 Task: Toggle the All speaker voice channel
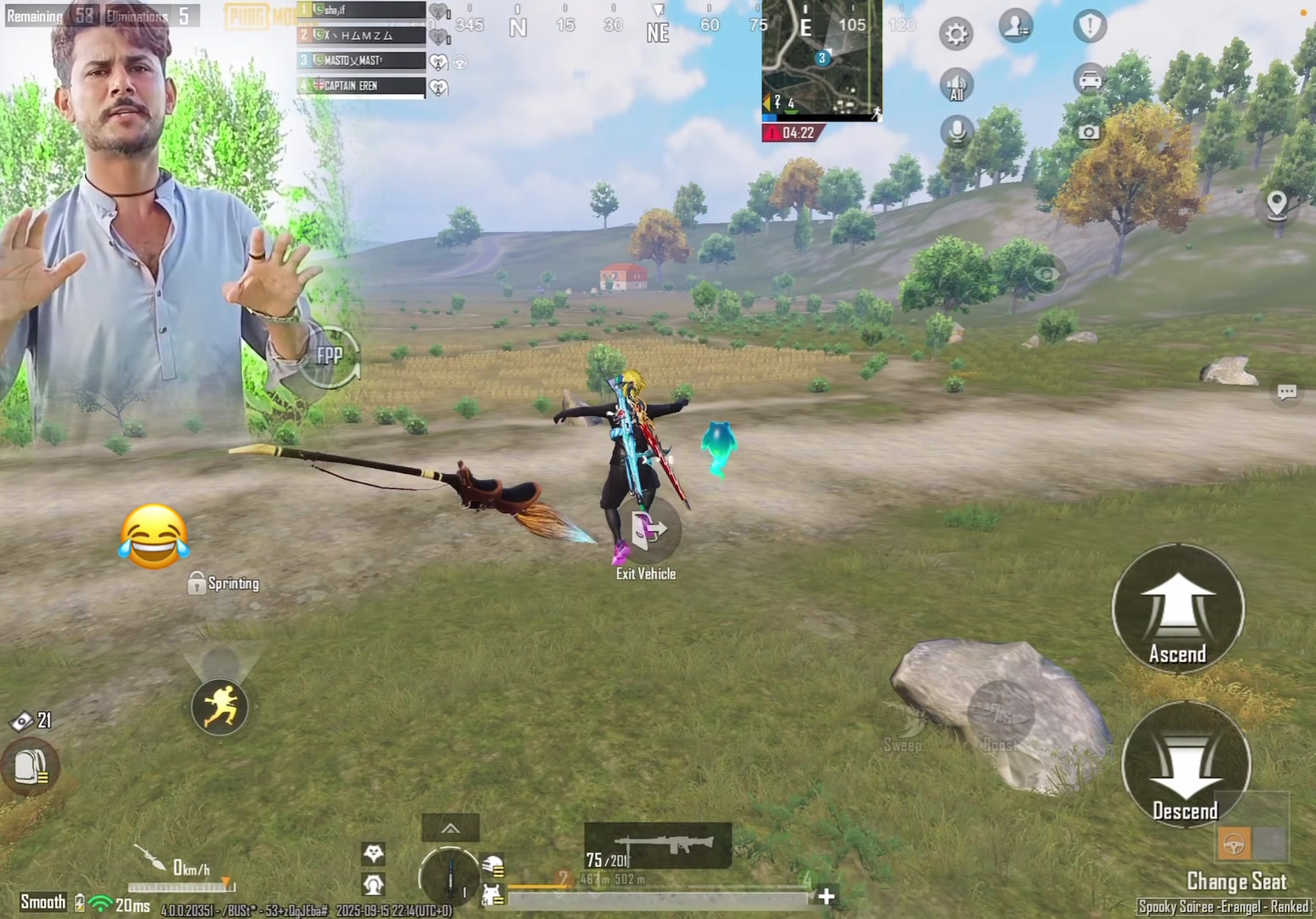[956, 85]
